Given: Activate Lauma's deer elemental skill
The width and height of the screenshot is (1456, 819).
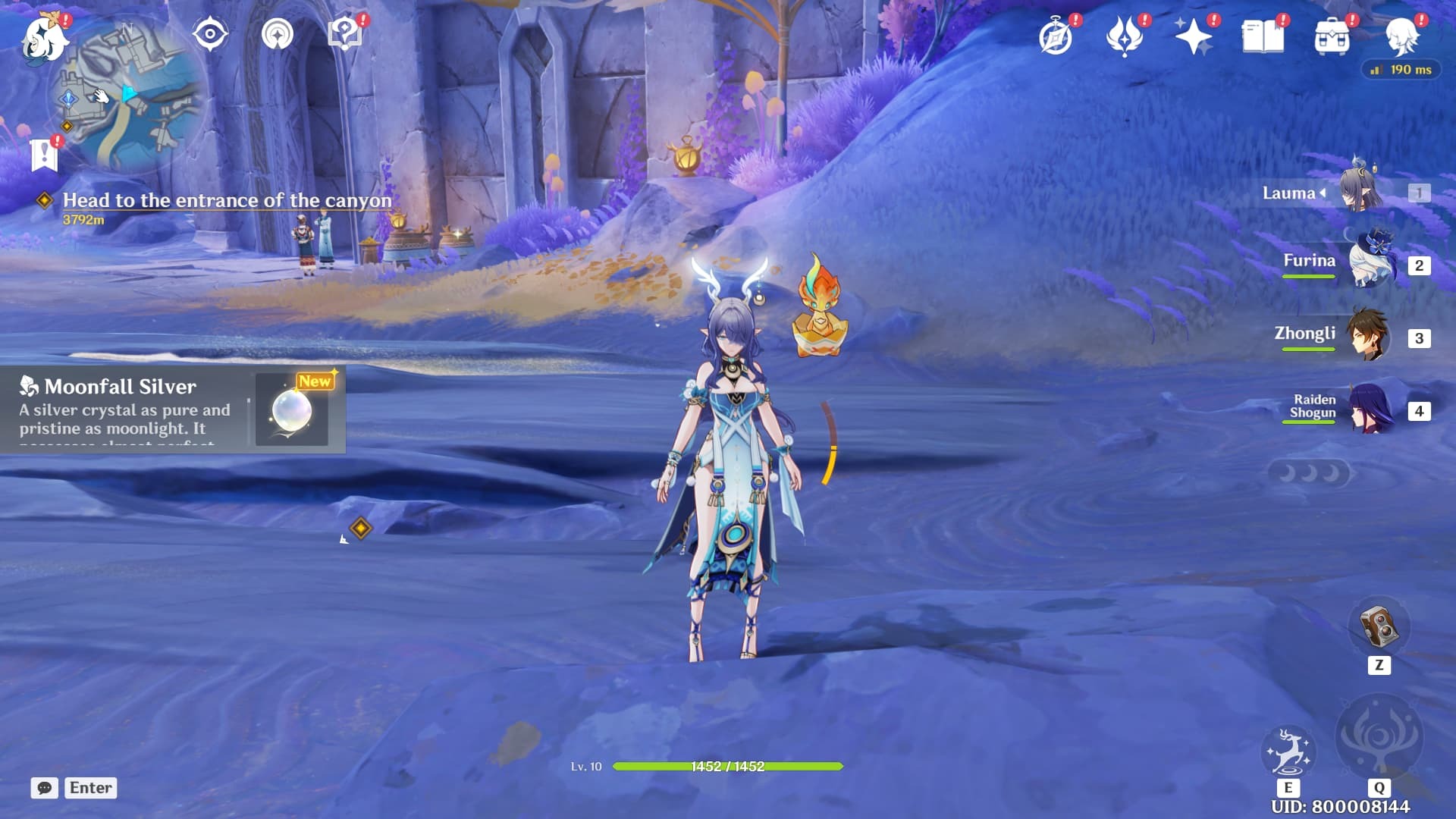Looking at the screenshot, I should coord(1288,752).
